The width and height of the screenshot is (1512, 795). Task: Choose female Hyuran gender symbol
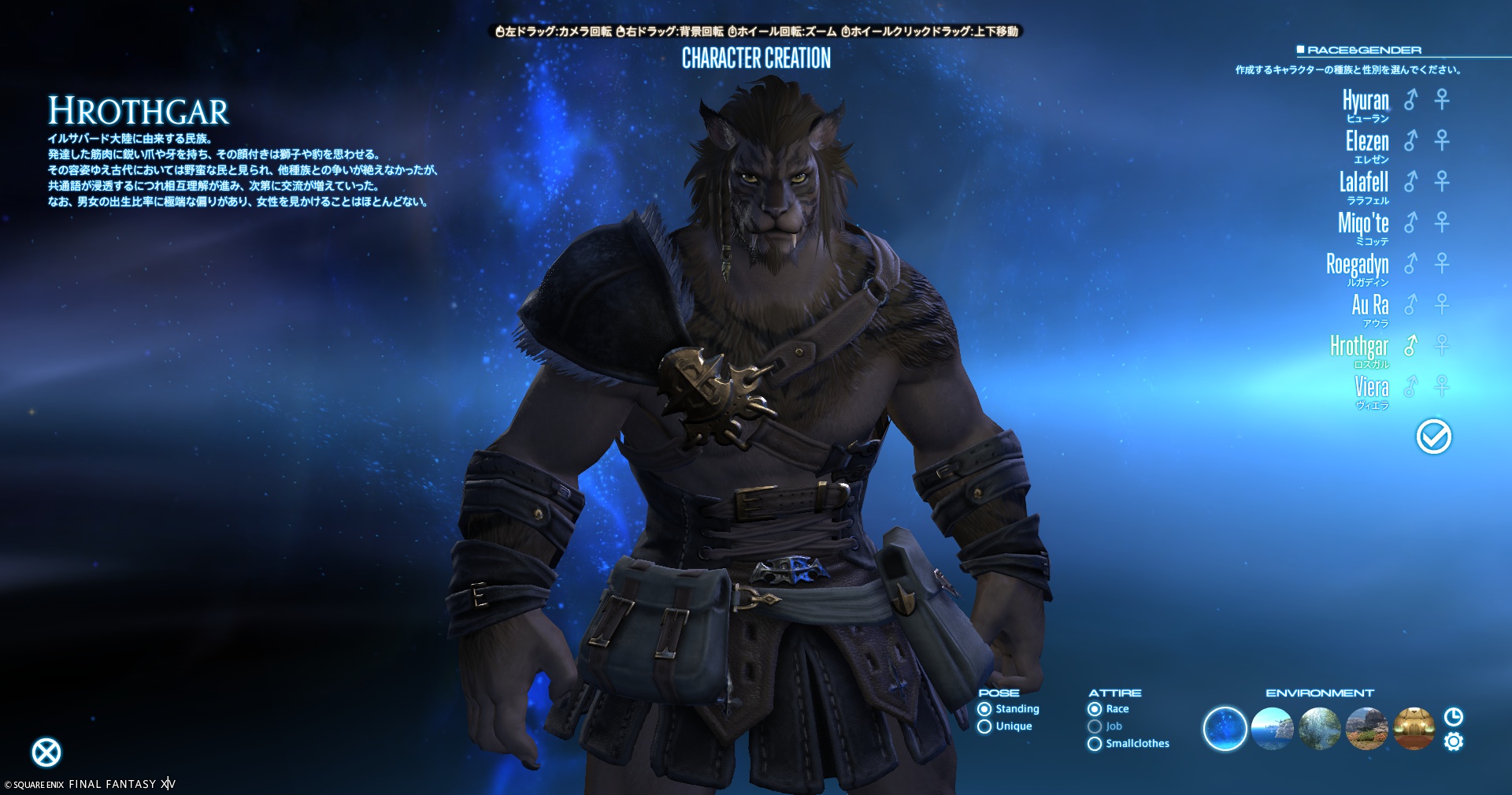coord(1442,99)
